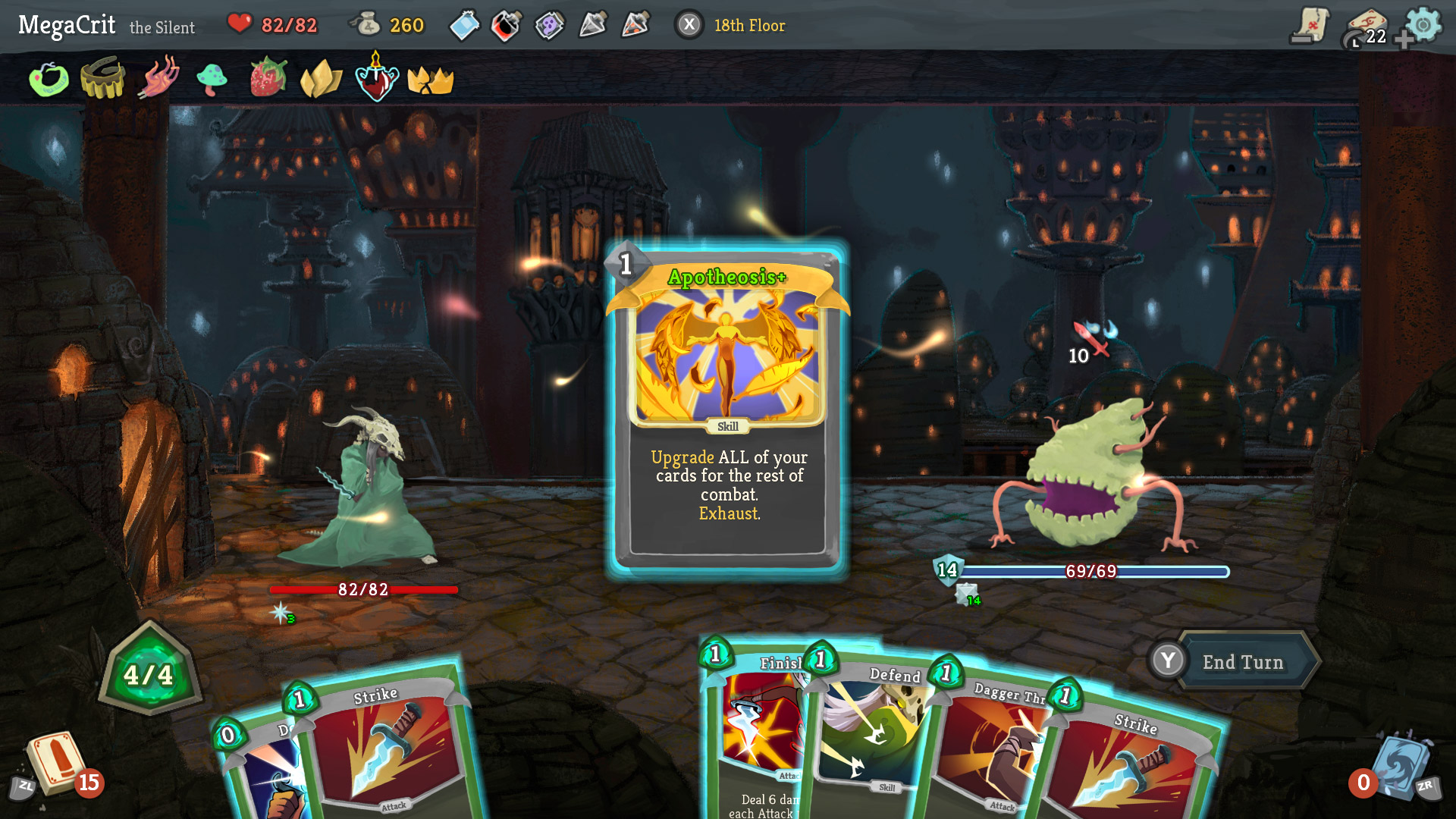Select the purple potion slot
Image resolution: width=1456 pixels, height=819 pixels.
550,26
